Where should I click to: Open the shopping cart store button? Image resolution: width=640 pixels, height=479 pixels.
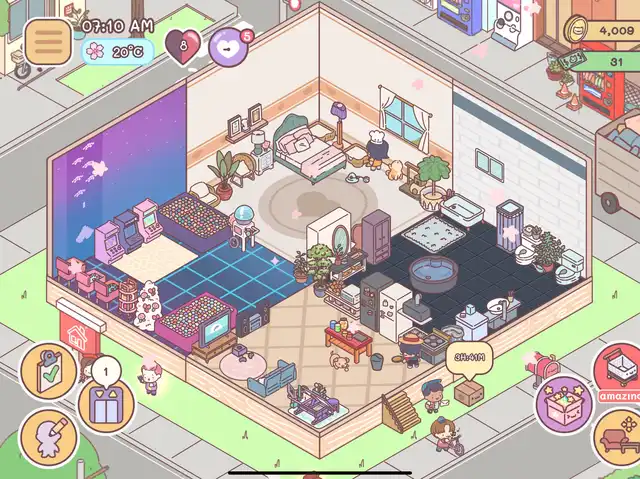pyautogui.click(x=618, y=370)
